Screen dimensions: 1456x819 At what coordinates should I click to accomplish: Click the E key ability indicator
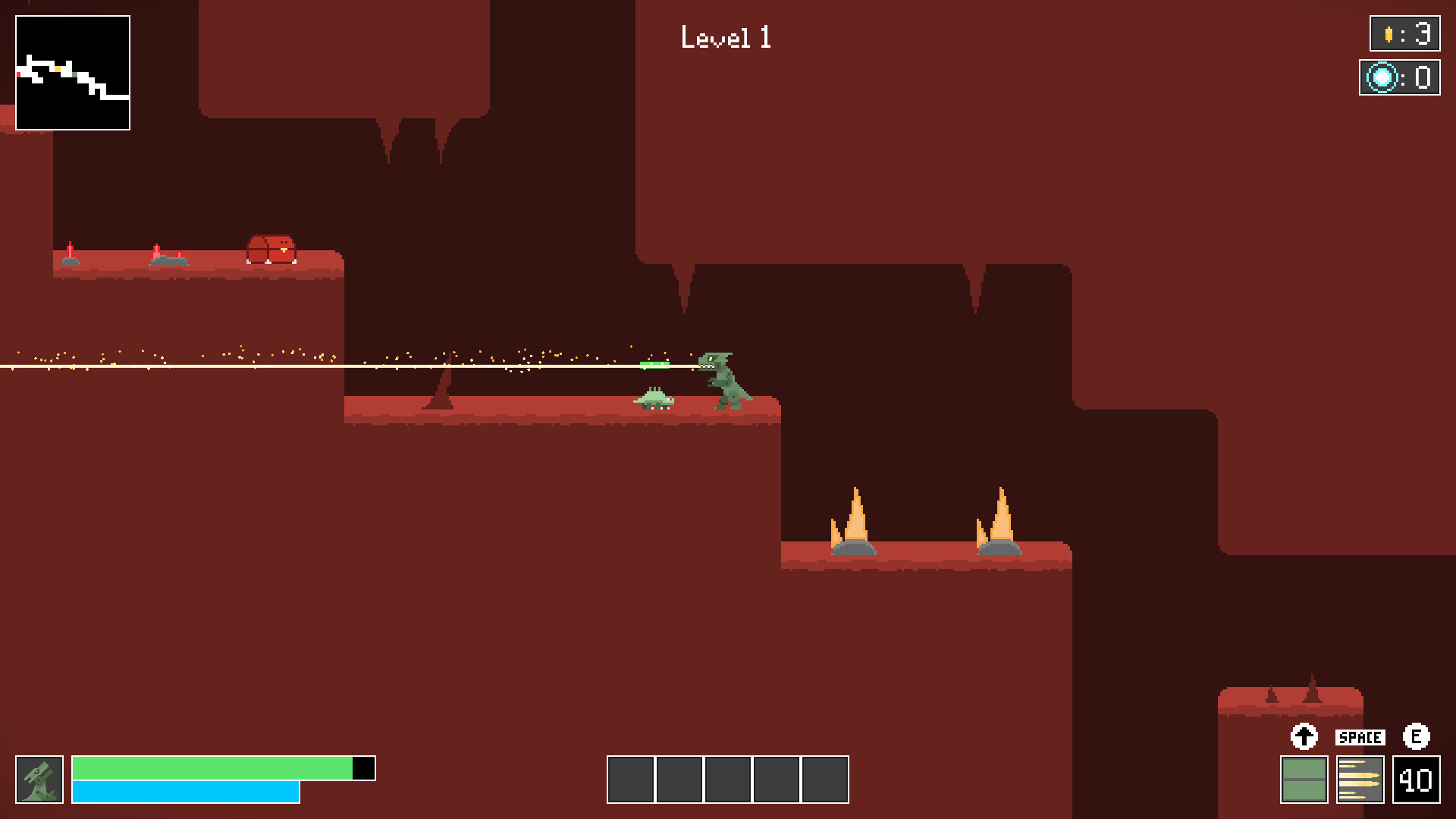click(x=1415, y=736)
